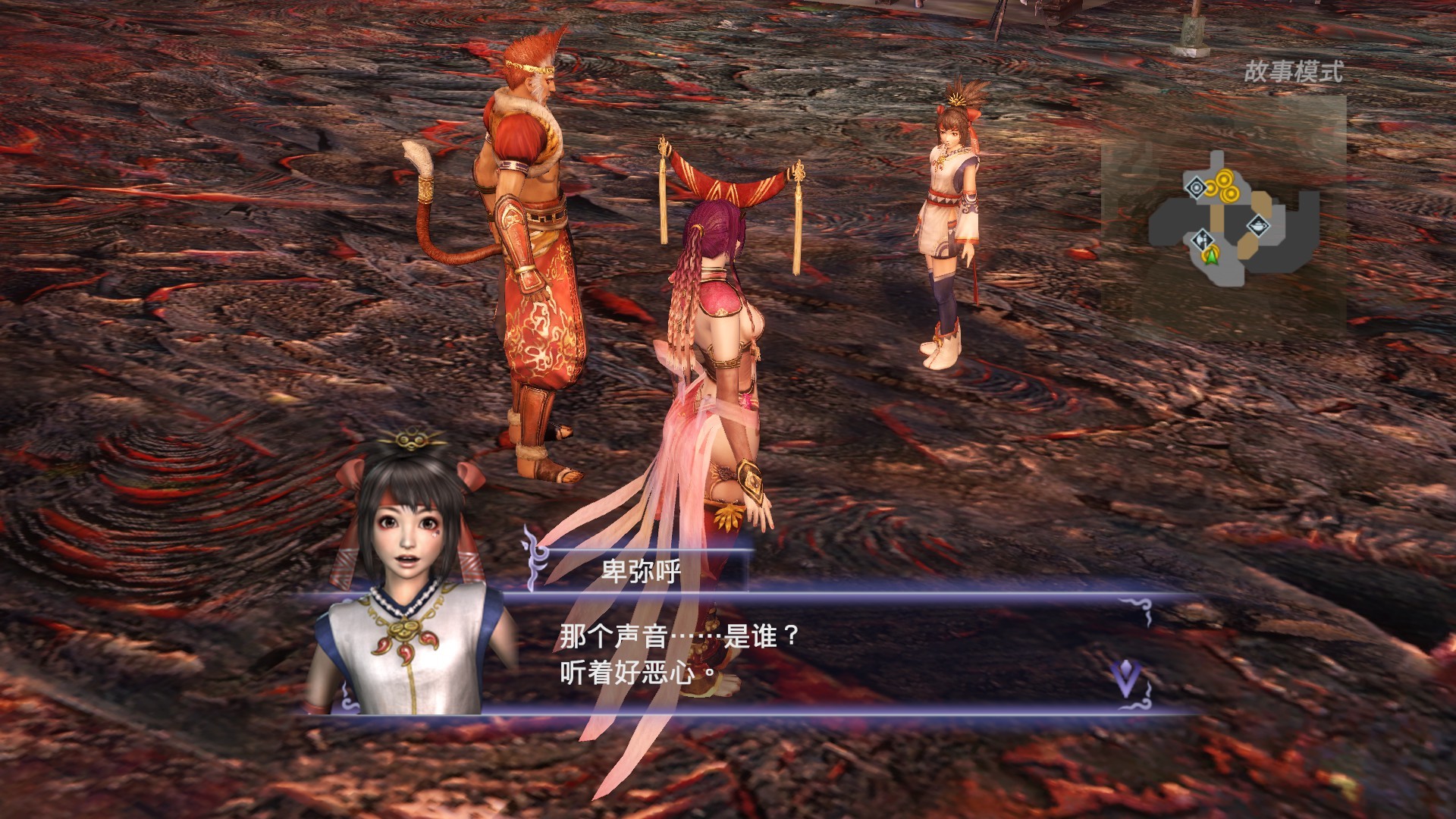
Task: Click the middle coin marker near the target icon
Action: (x=1211, y=189)
